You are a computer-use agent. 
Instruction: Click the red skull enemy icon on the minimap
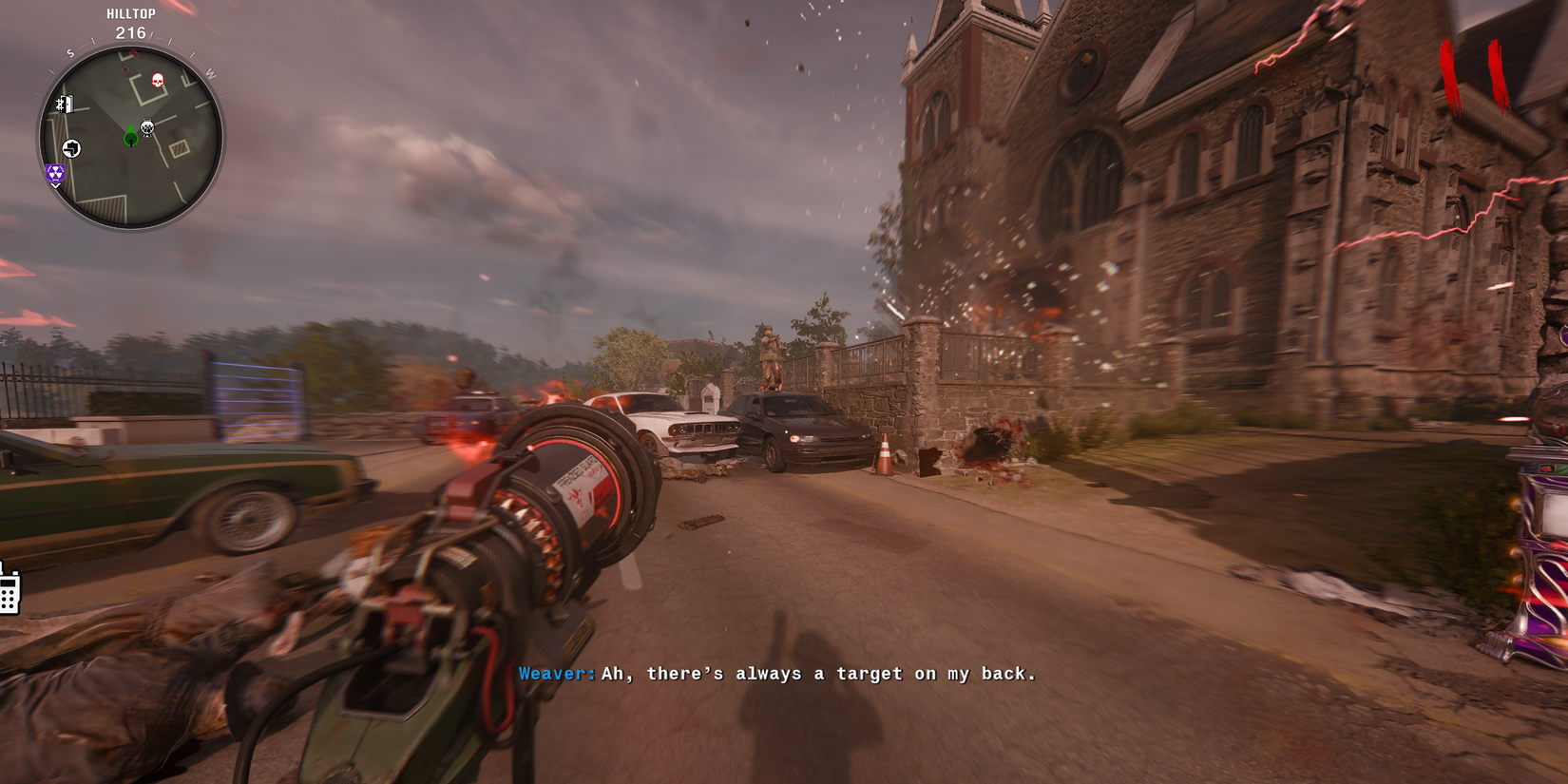coord(159,80)
